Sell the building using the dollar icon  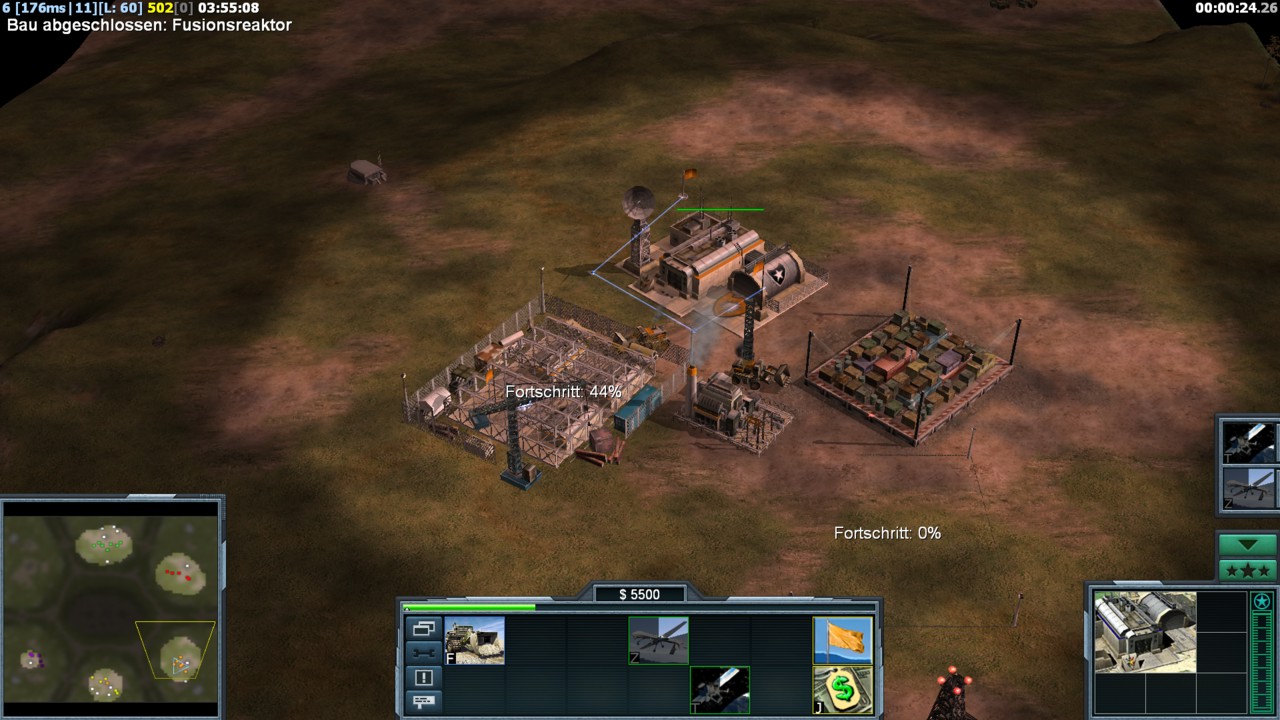pos(843,690)
